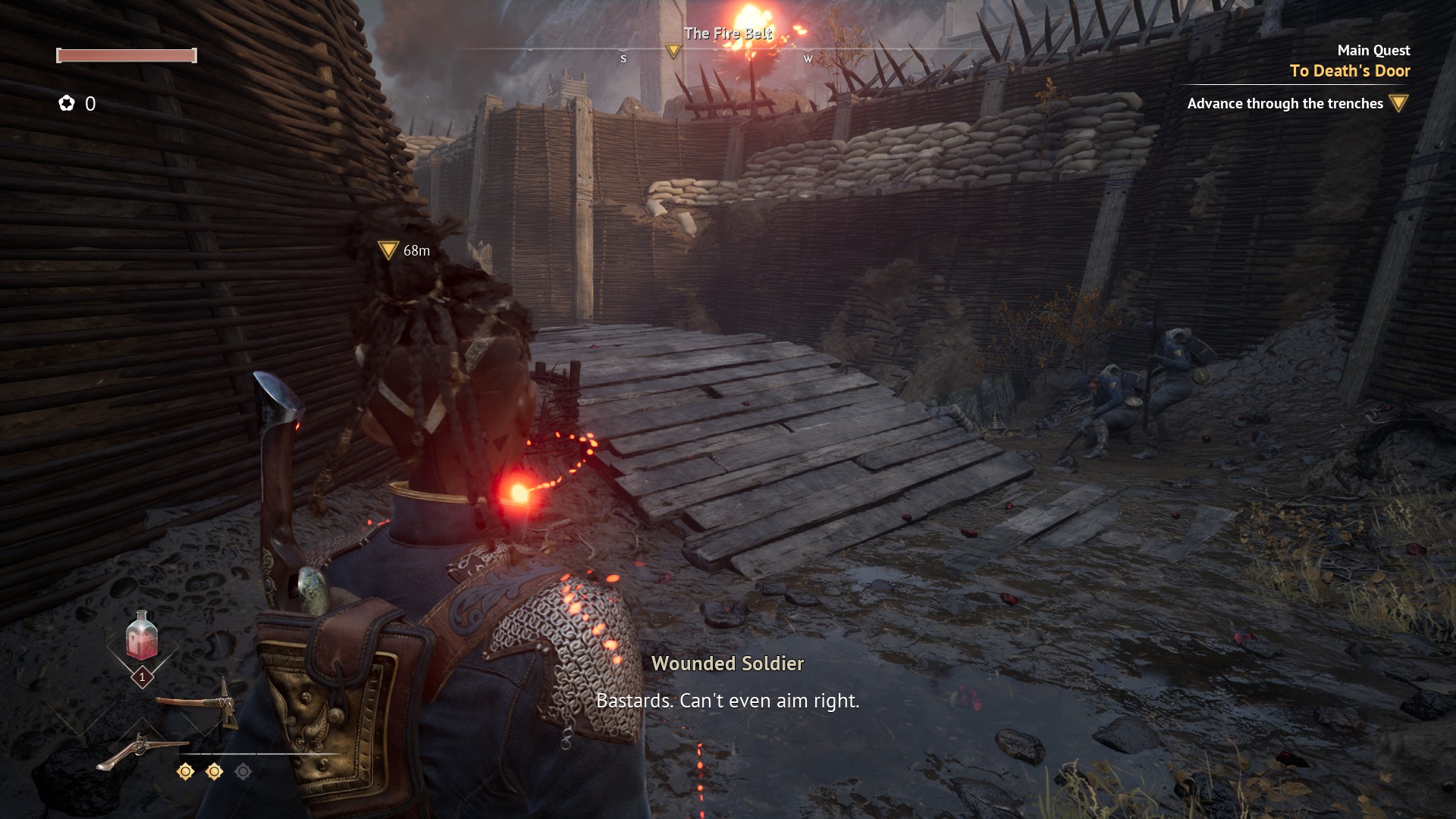The width and height of the screenshot is (1456, 819).
Task: Open the To Death's Door quest tracker
Action: tap(1350, 71)
